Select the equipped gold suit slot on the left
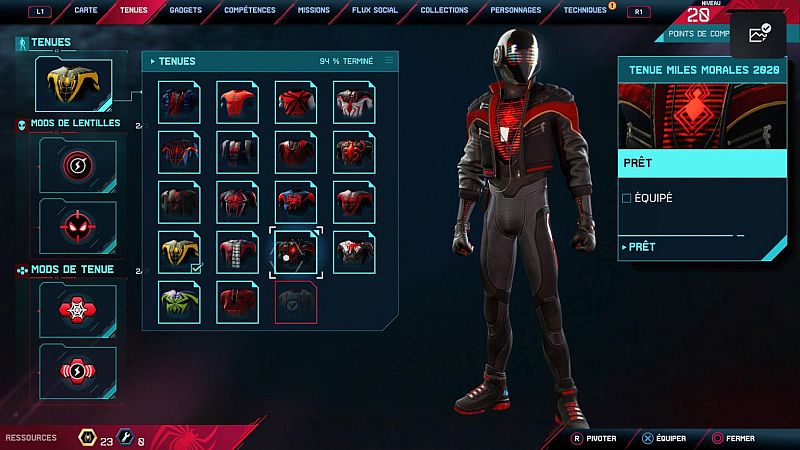Image resolution: width=800 pixels, height=450 pixels. 73,84
